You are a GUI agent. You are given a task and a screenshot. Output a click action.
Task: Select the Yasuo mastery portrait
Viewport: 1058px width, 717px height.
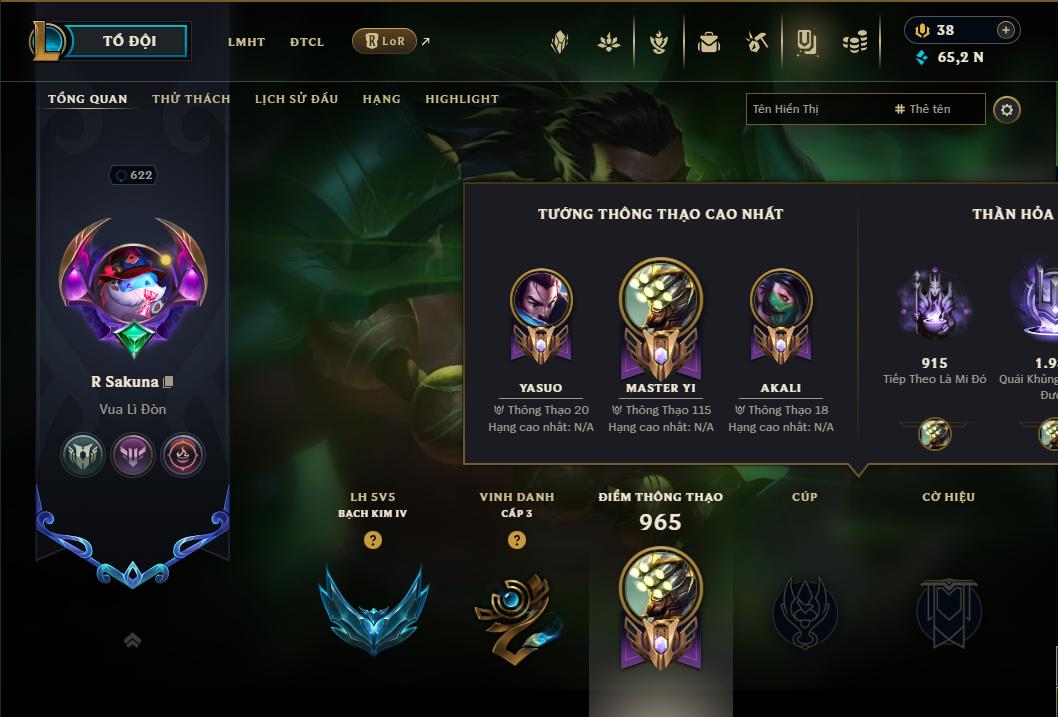[x=541, y=299]
